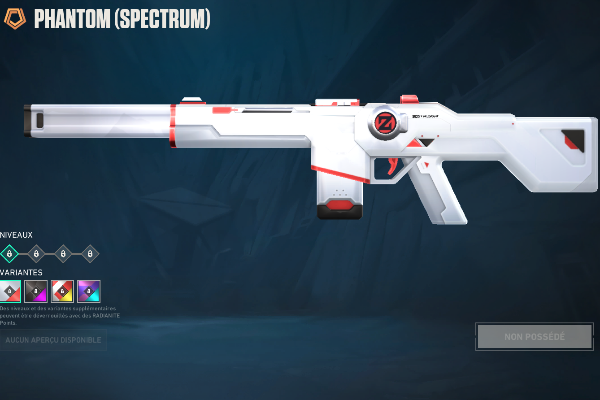Click the Non Possédé button

coord(534,336)
